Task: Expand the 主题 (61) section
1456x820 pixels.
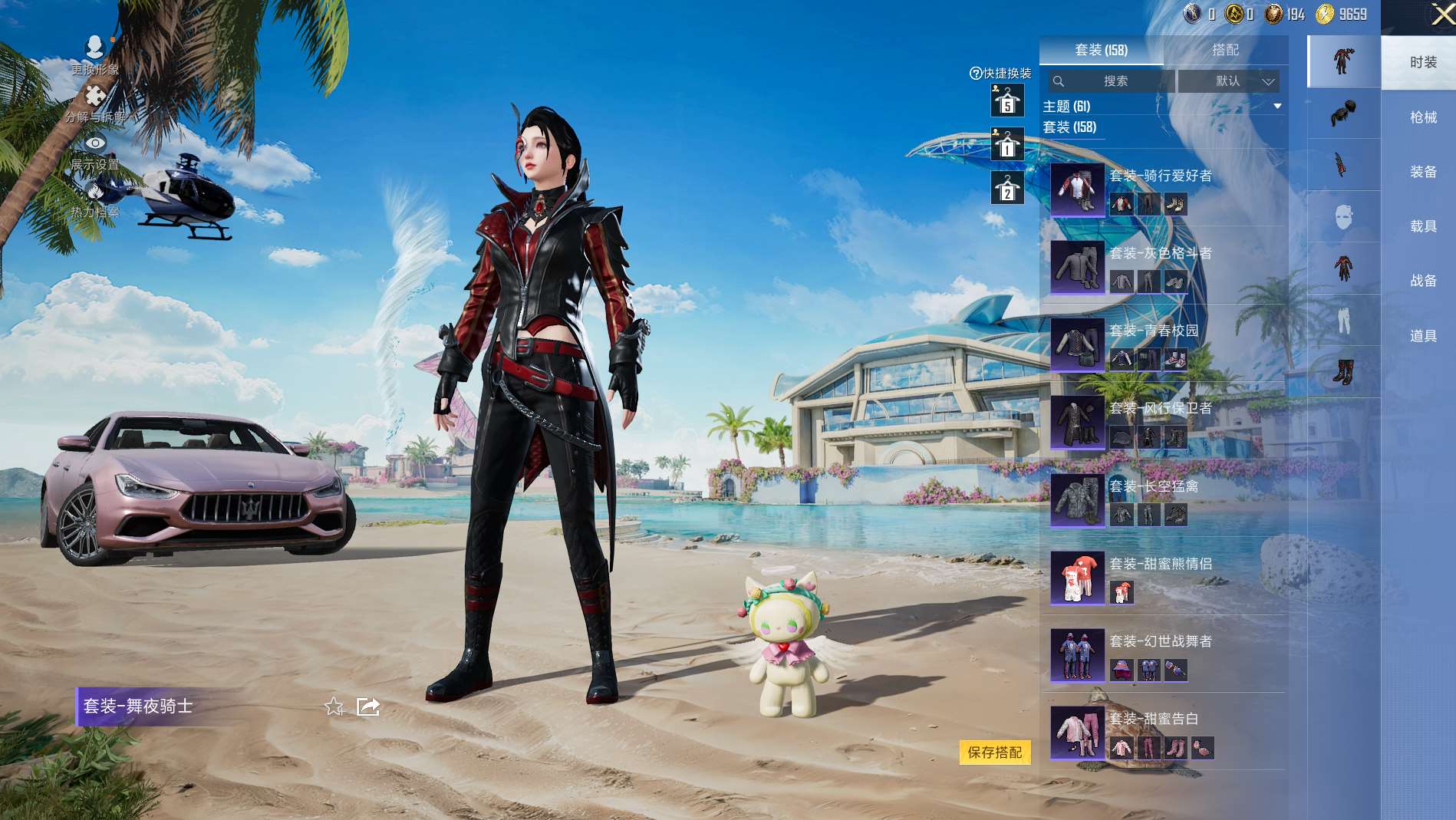Action: tap(1277, 106)
